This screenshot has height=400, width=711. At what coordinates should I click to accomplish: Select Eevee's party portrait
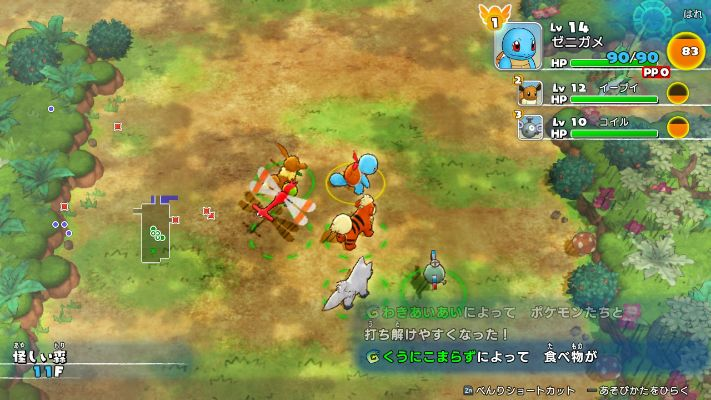(530, 93)
